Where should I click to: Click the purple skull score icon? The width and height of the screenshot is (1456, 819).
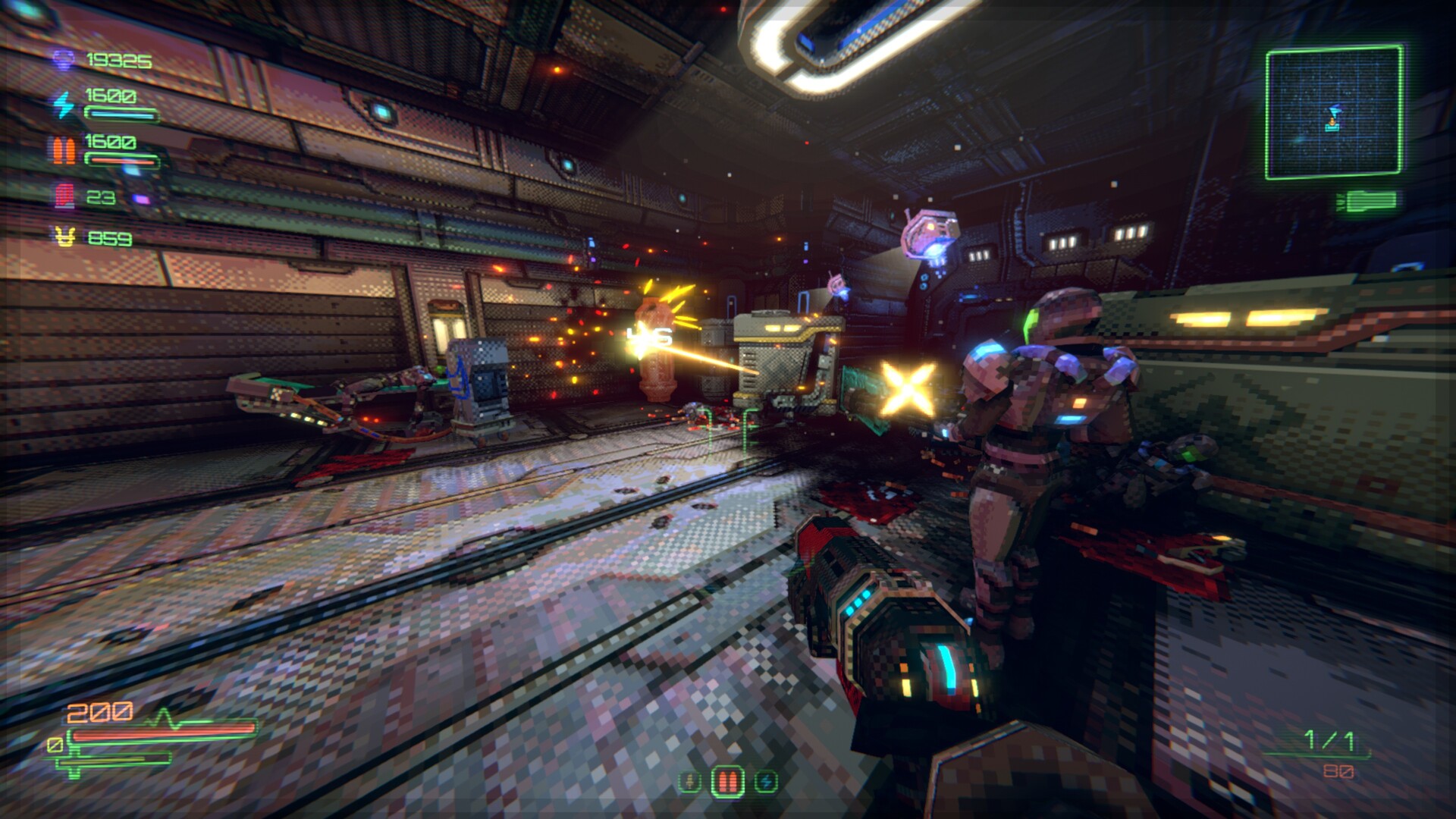pyautogui.click(x=64, y=60)
